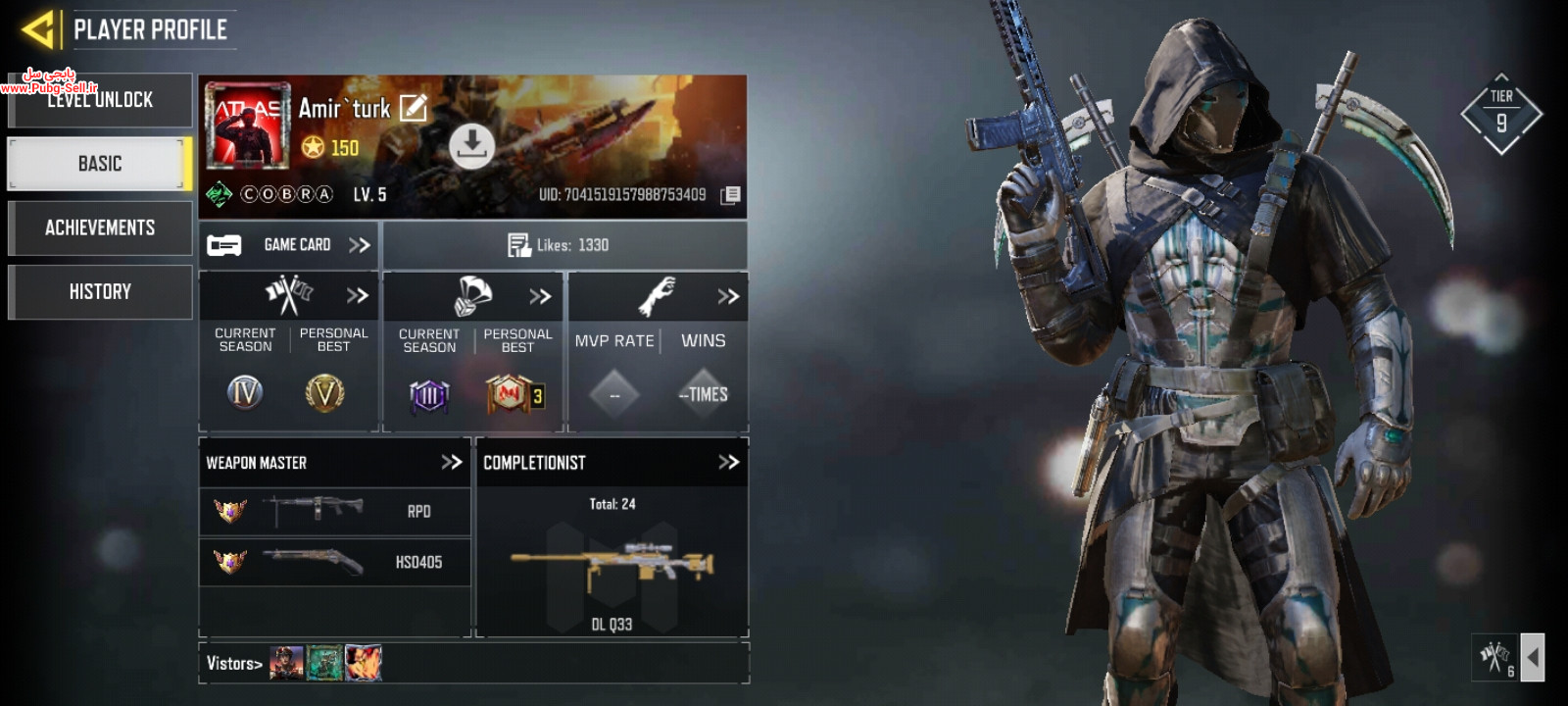Viewport: 1568px width, 706px height.
Task: Open the Weapon Master details
Action: (x=451, y=462)
